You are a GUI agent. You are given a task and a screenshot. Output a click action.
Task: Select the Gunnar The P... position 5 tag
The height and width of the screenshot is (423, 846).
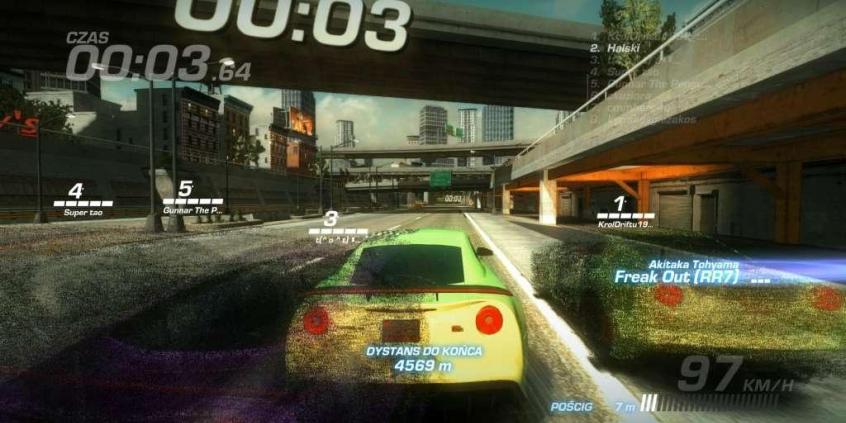click(192, 199)
